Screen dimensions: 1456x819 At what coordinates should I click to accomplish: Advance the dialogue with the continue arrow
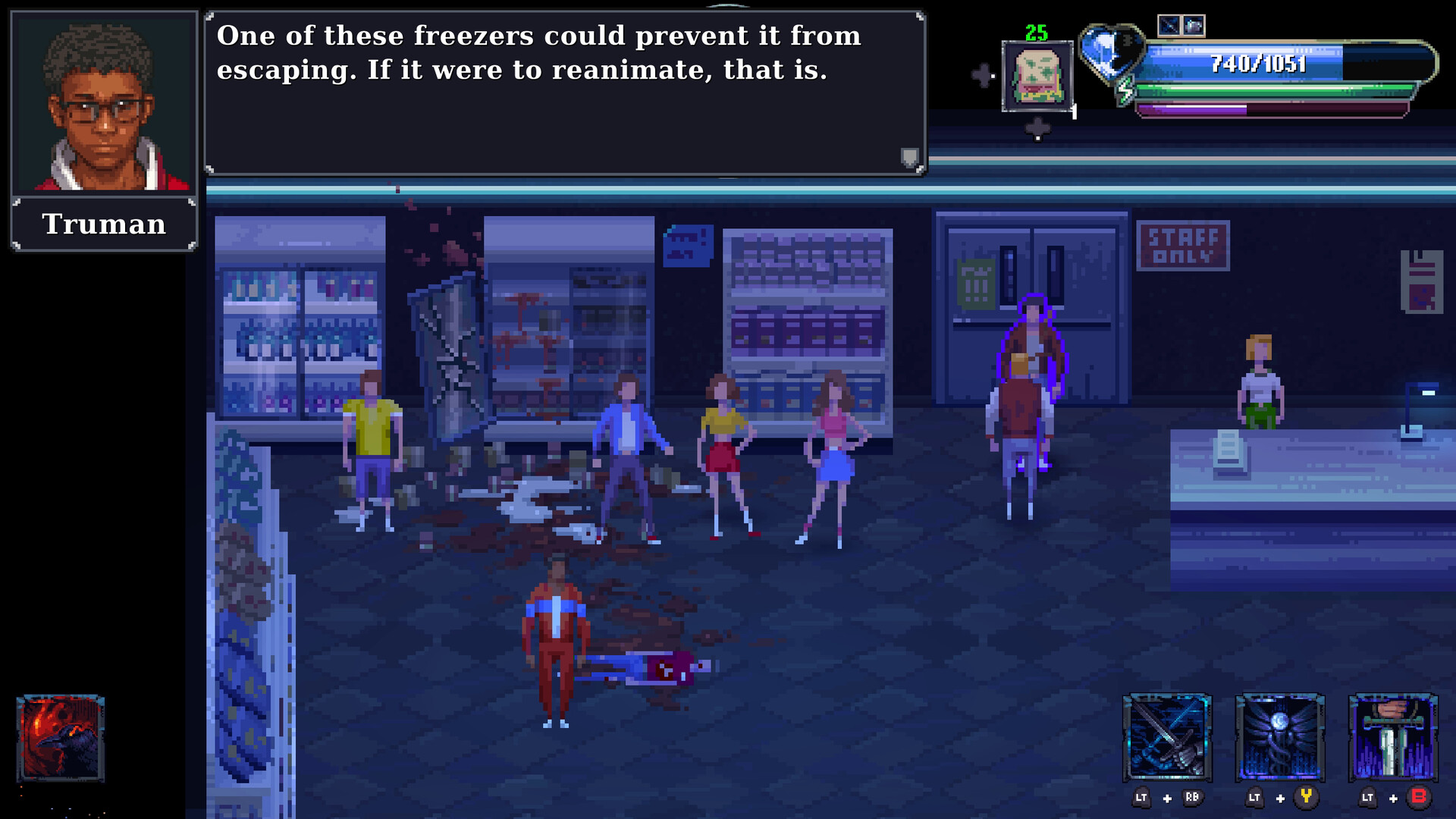click(909, 157)
